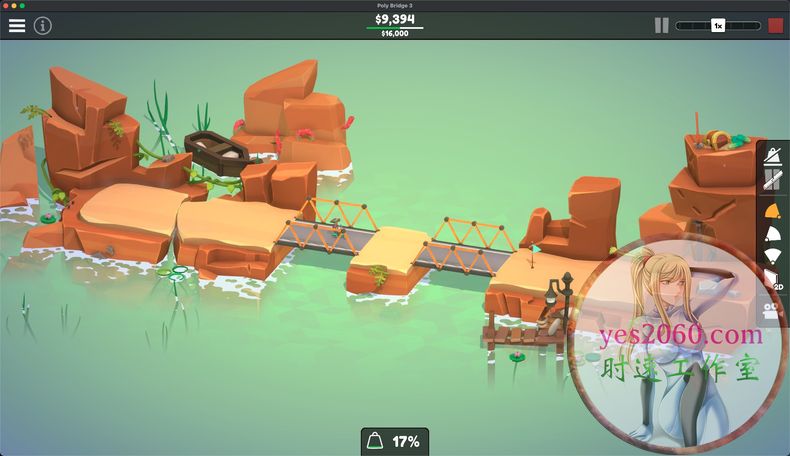The width and height of the screenshot is (790, 456).
Task: Click the 17% stress weight indicator
Action: [394, 441]
